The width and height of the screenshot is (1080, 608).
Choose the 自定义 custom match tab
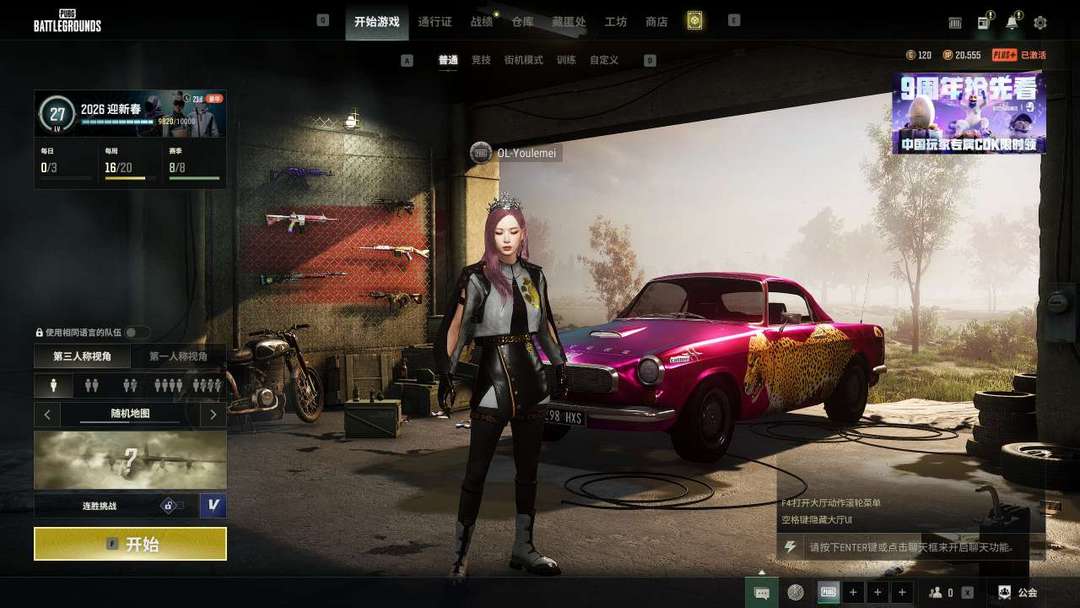click(604, 60)
